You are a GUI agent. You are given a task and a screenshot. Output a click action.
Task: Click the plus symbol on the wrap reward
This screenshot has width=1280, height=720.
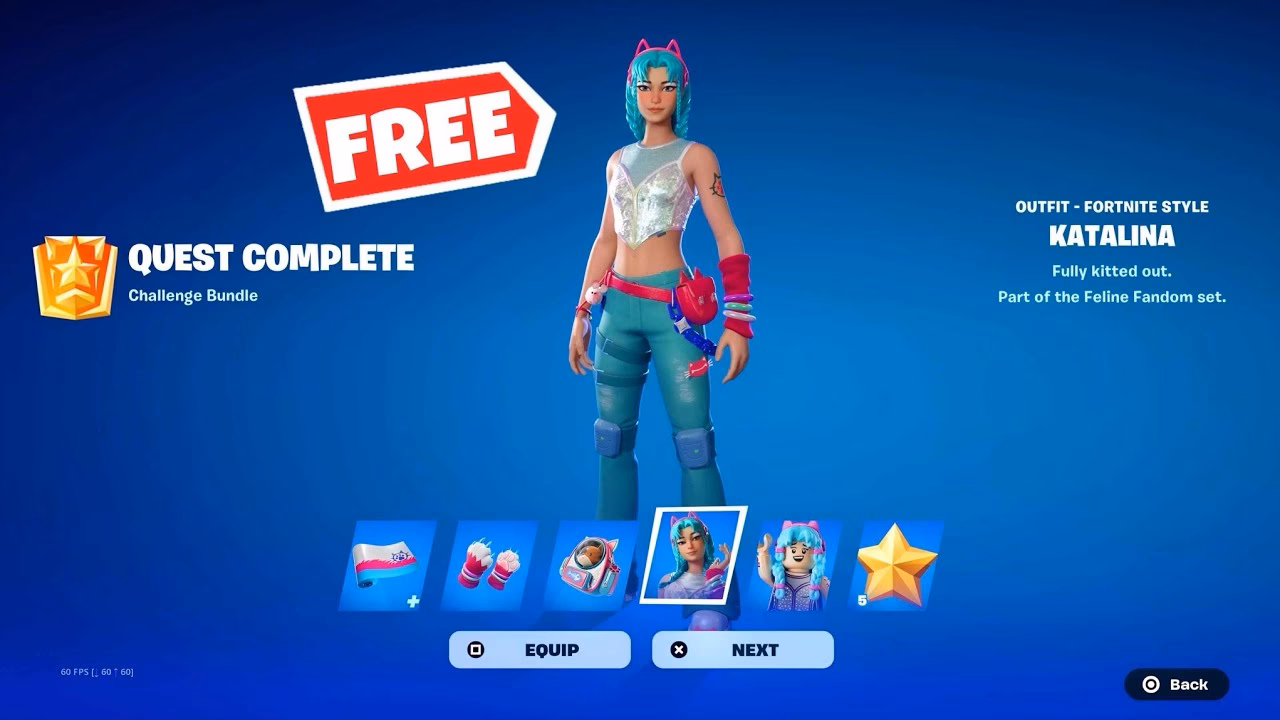pyautogui.click(x=414, y=601)
